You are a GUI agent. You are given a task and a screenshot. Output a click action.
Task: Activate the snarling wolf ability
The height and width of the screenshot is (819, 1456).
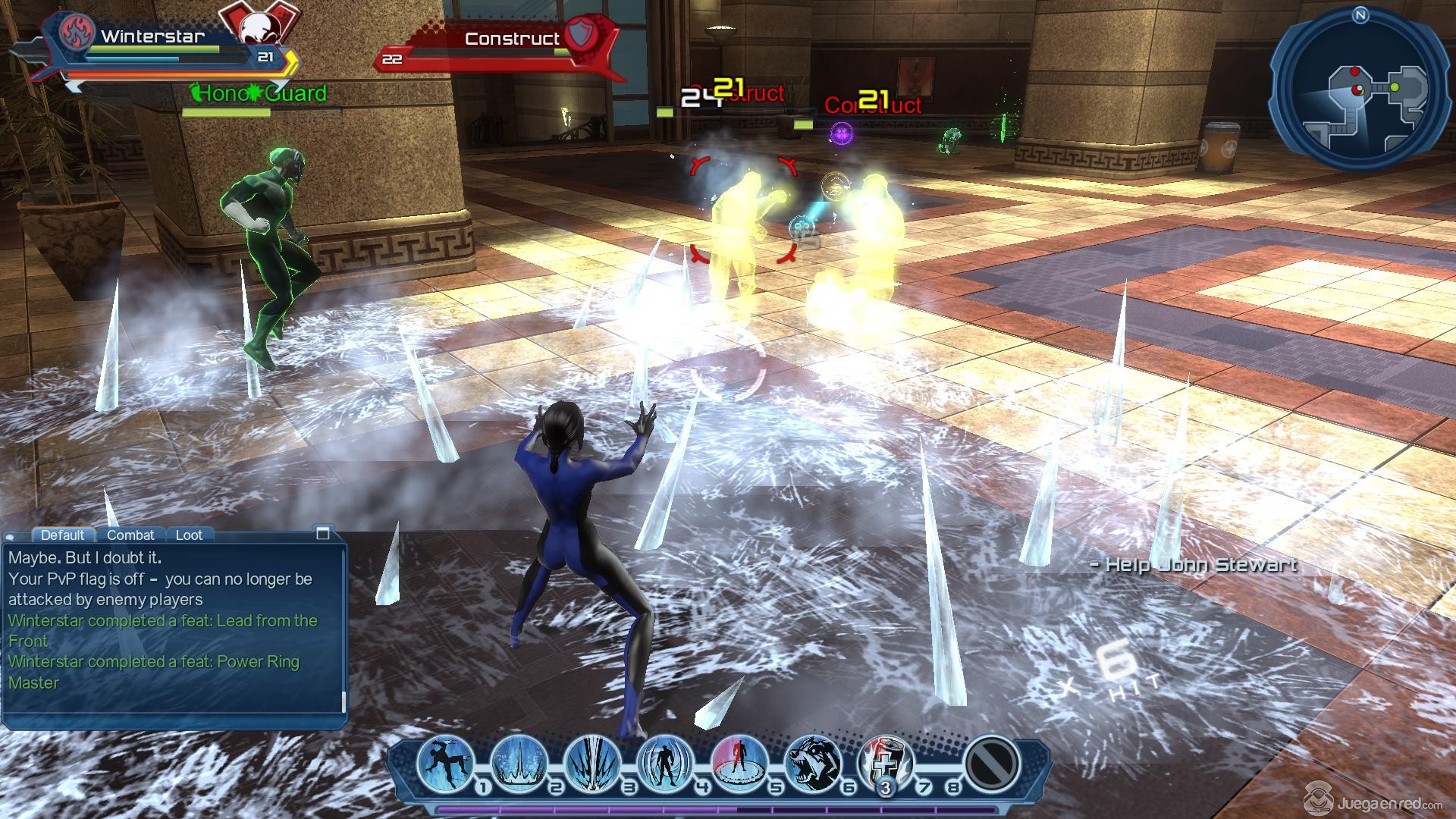tap(811, 762)
